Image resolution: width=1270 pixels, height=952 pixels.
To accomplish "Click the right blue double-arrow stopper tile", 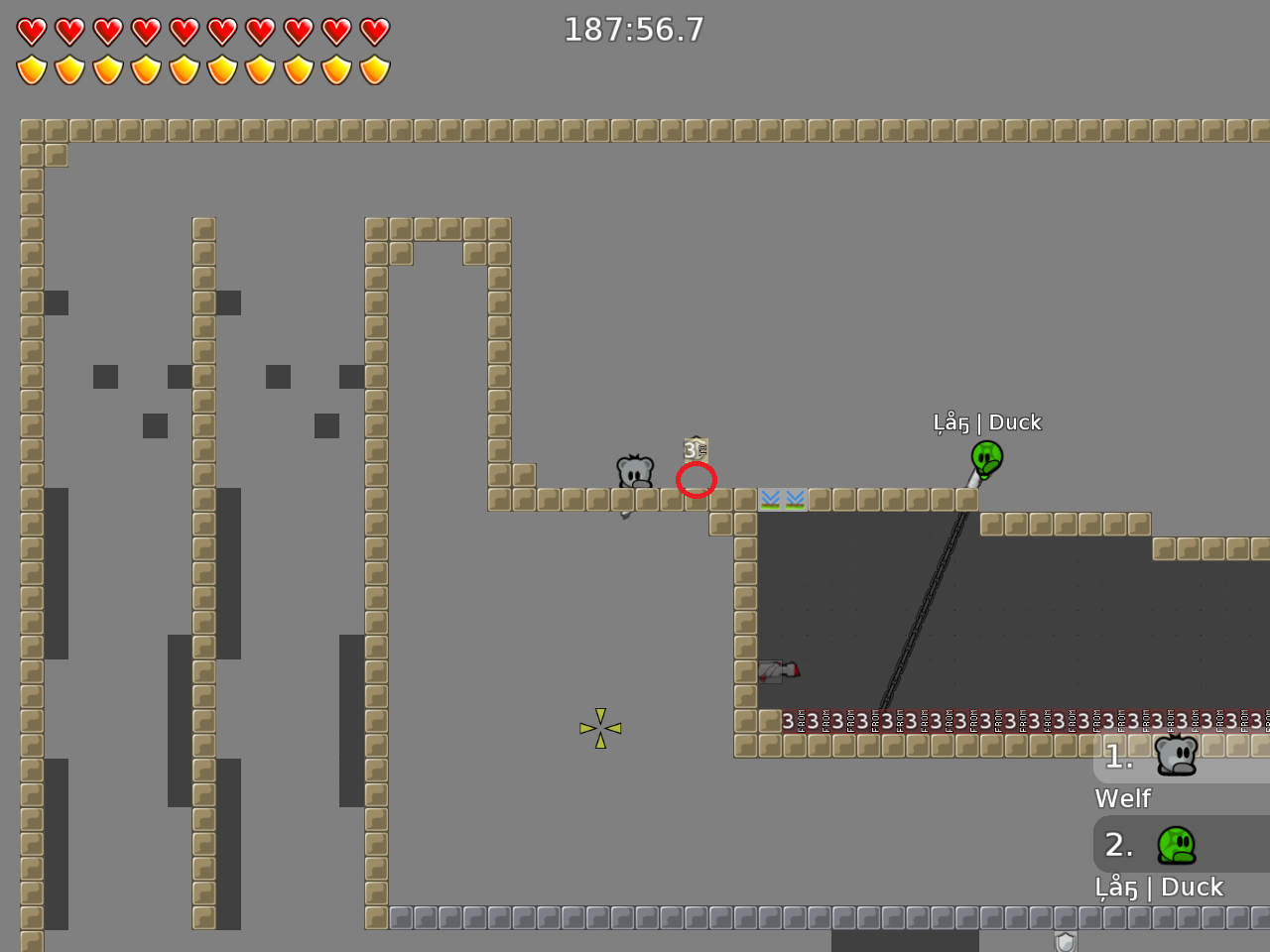I will (x=795, y=499).
